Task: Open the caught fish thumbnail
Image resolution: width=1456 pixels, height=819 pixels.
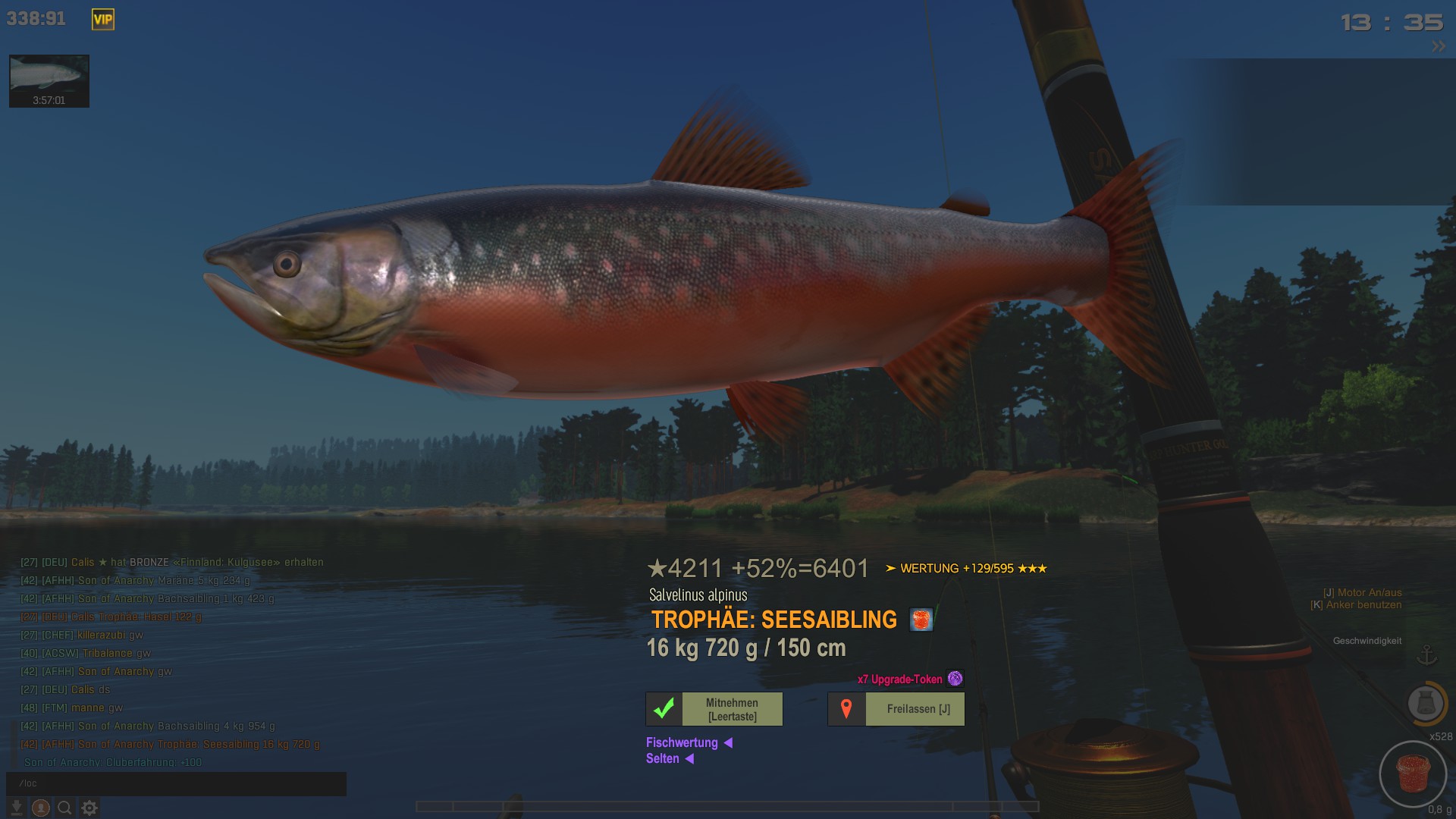Action: pos(49,80)
